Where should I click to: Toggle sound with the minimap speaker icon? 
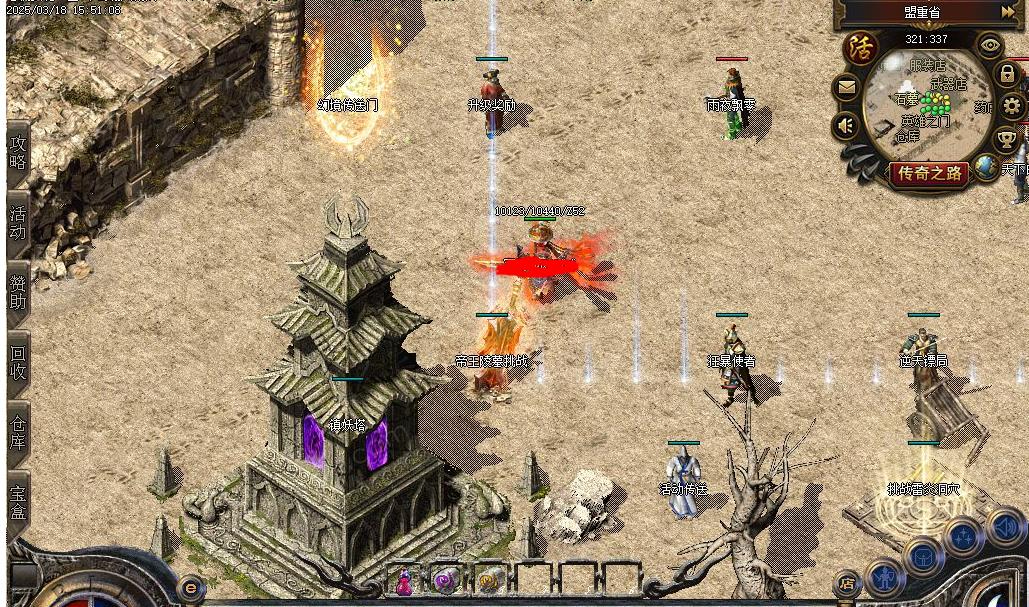[x=846, y=126]
